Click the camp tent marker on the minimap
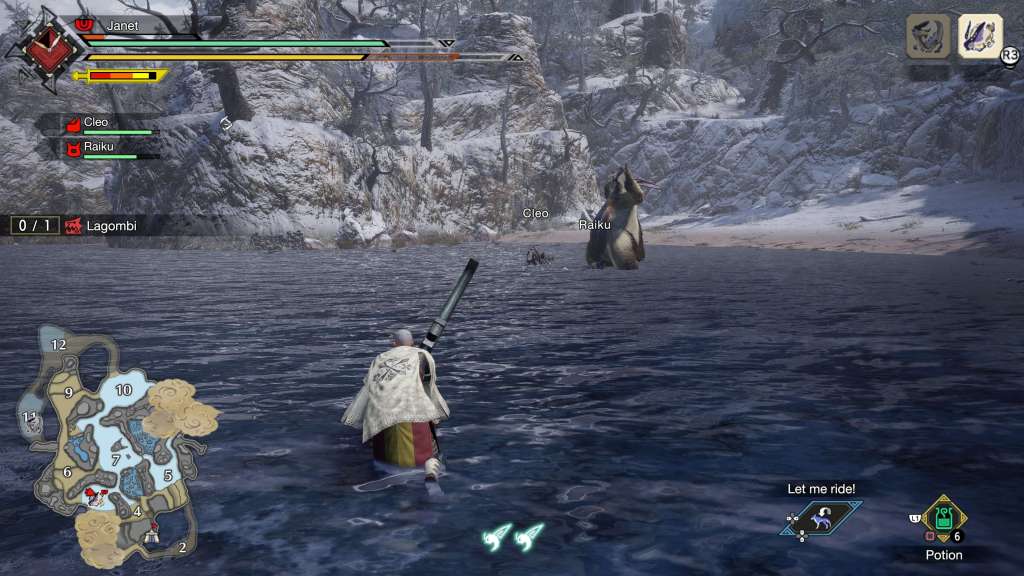This screenshot has width=1024, height=576. coord(152,533)
